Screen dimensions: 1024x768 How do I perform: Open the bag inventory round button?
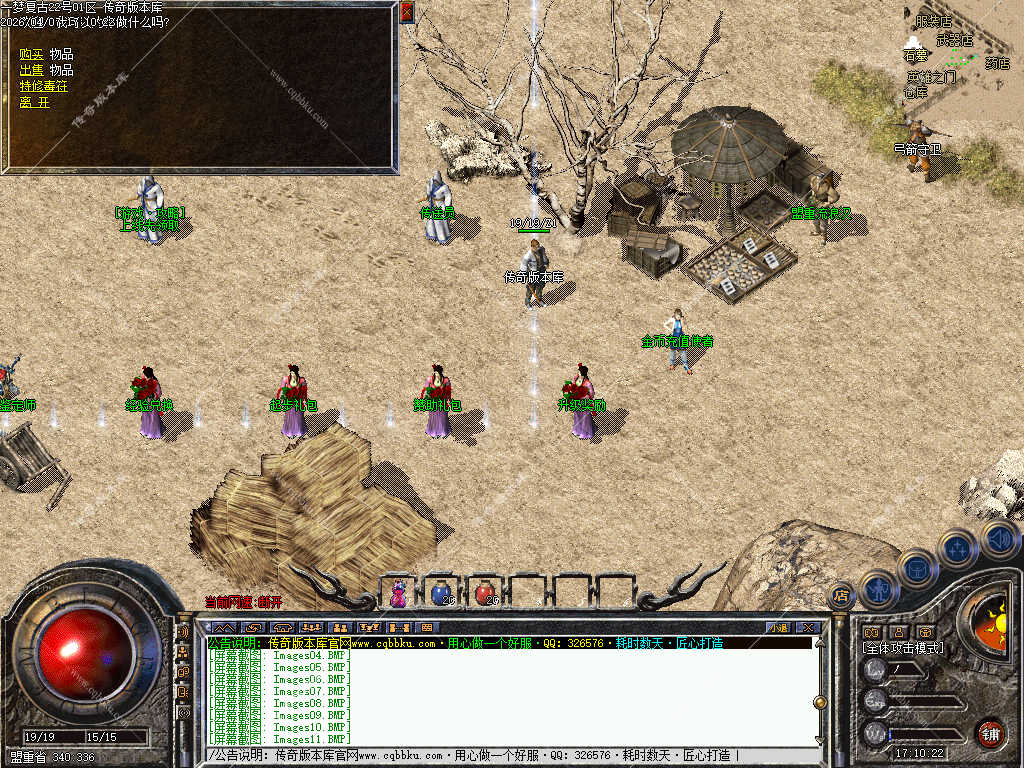click(x=917, y=569)
